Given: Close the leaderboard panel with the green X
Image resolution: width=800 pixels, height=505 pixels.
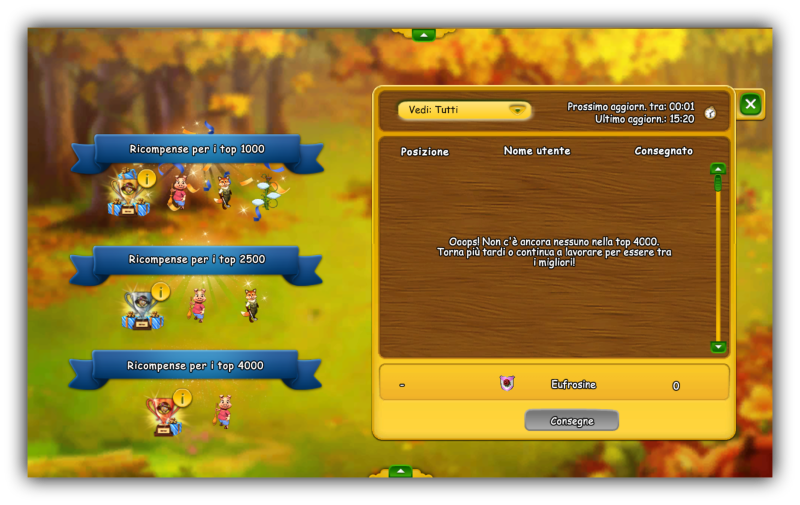Looking at the screenshot, I should coord(750,104).
